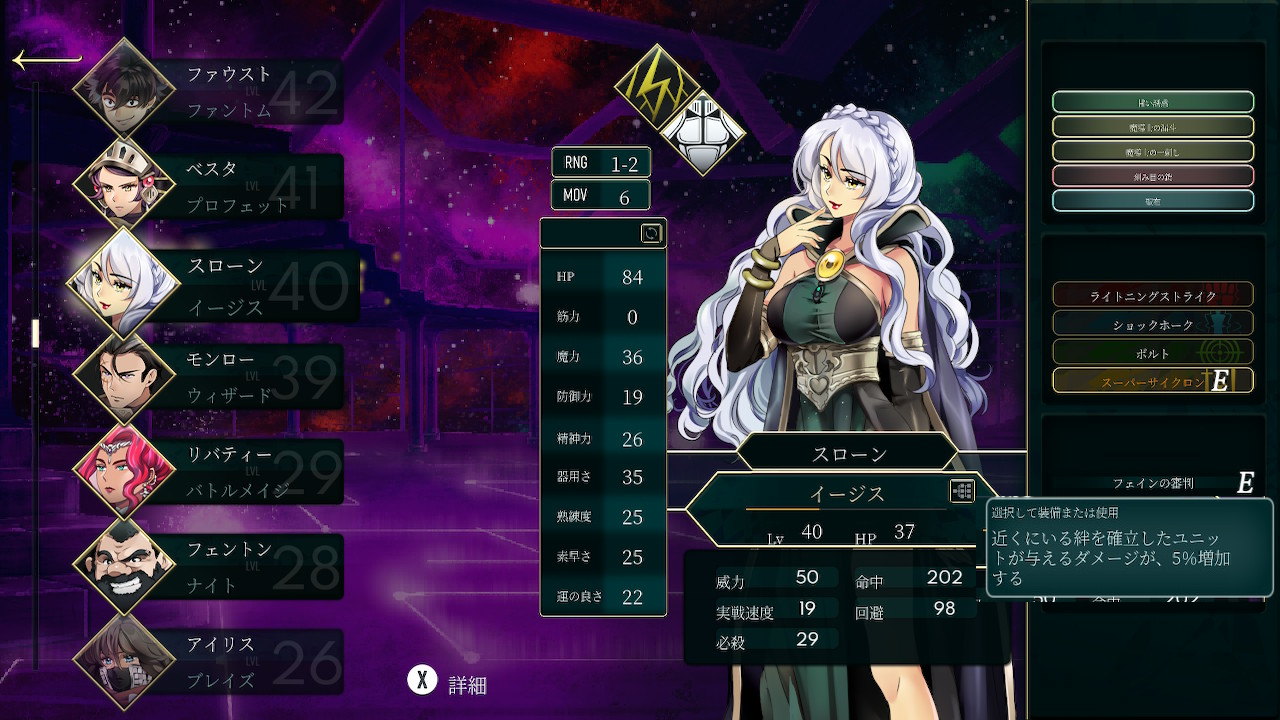Toggle the stats view refresh icon
This screenshot has height=720, width=1280.
(651, 233)
